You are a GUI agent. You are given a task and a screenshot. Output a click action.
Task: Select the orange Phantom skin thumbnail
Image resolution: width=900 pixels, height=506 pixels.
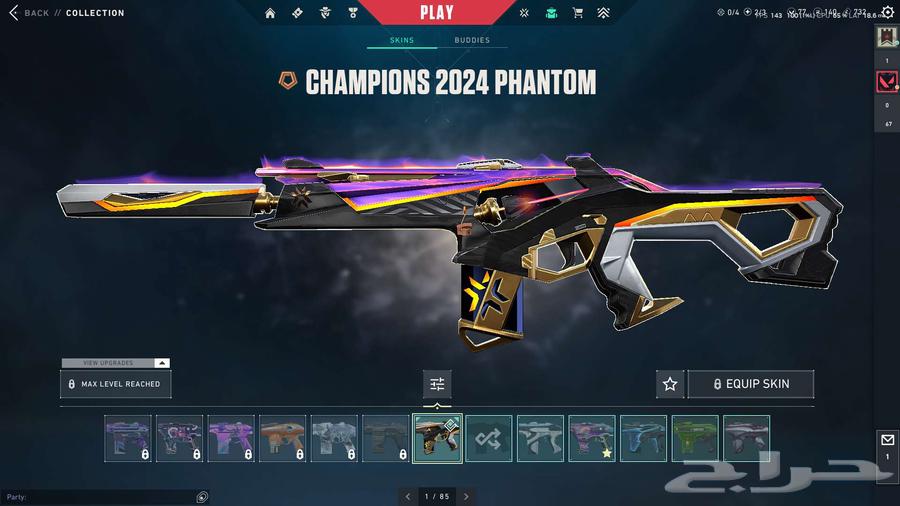coord(282,438)
